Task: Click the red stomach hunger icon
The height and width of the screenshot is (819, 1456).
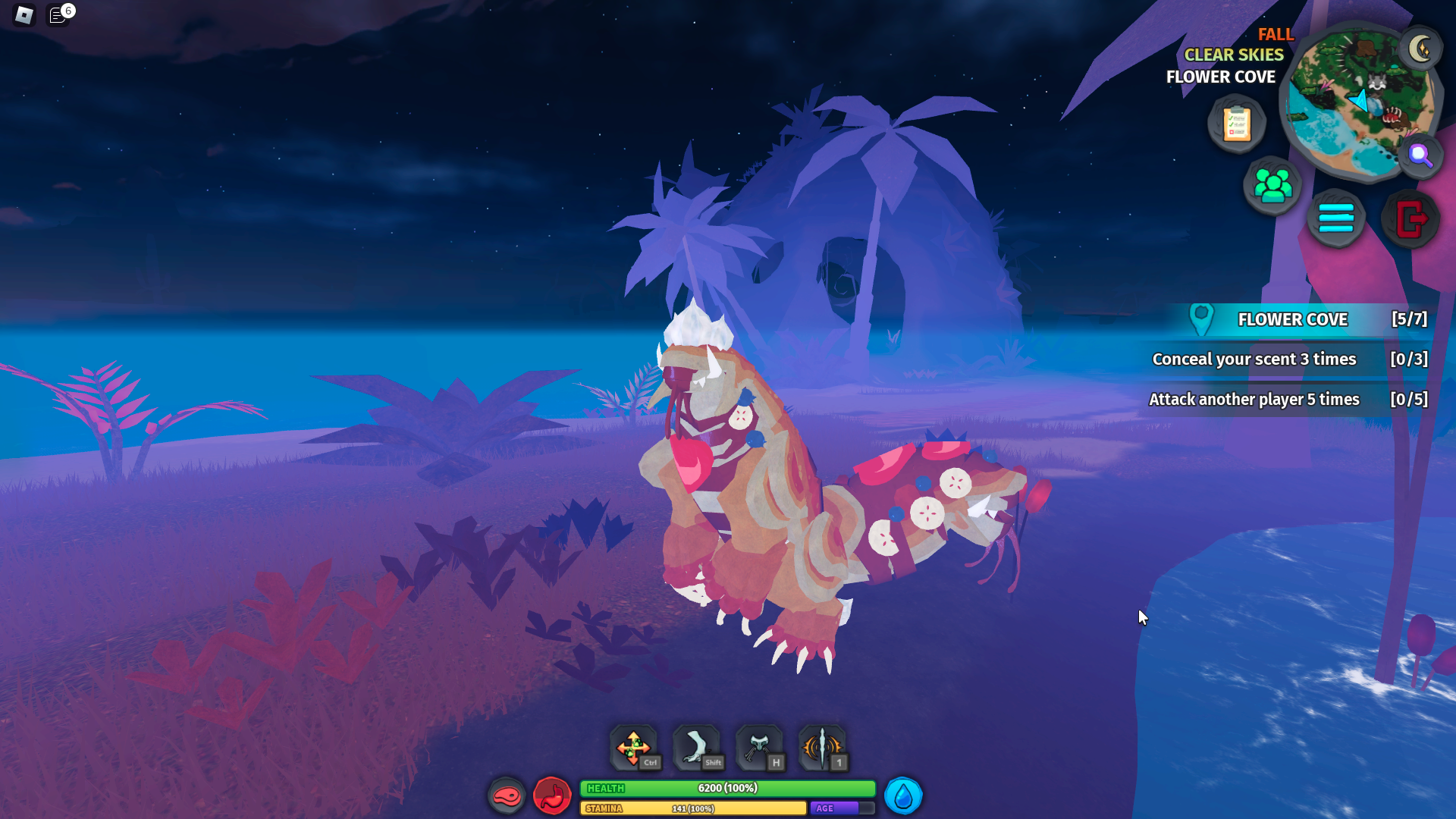Action: pos(552,796)
